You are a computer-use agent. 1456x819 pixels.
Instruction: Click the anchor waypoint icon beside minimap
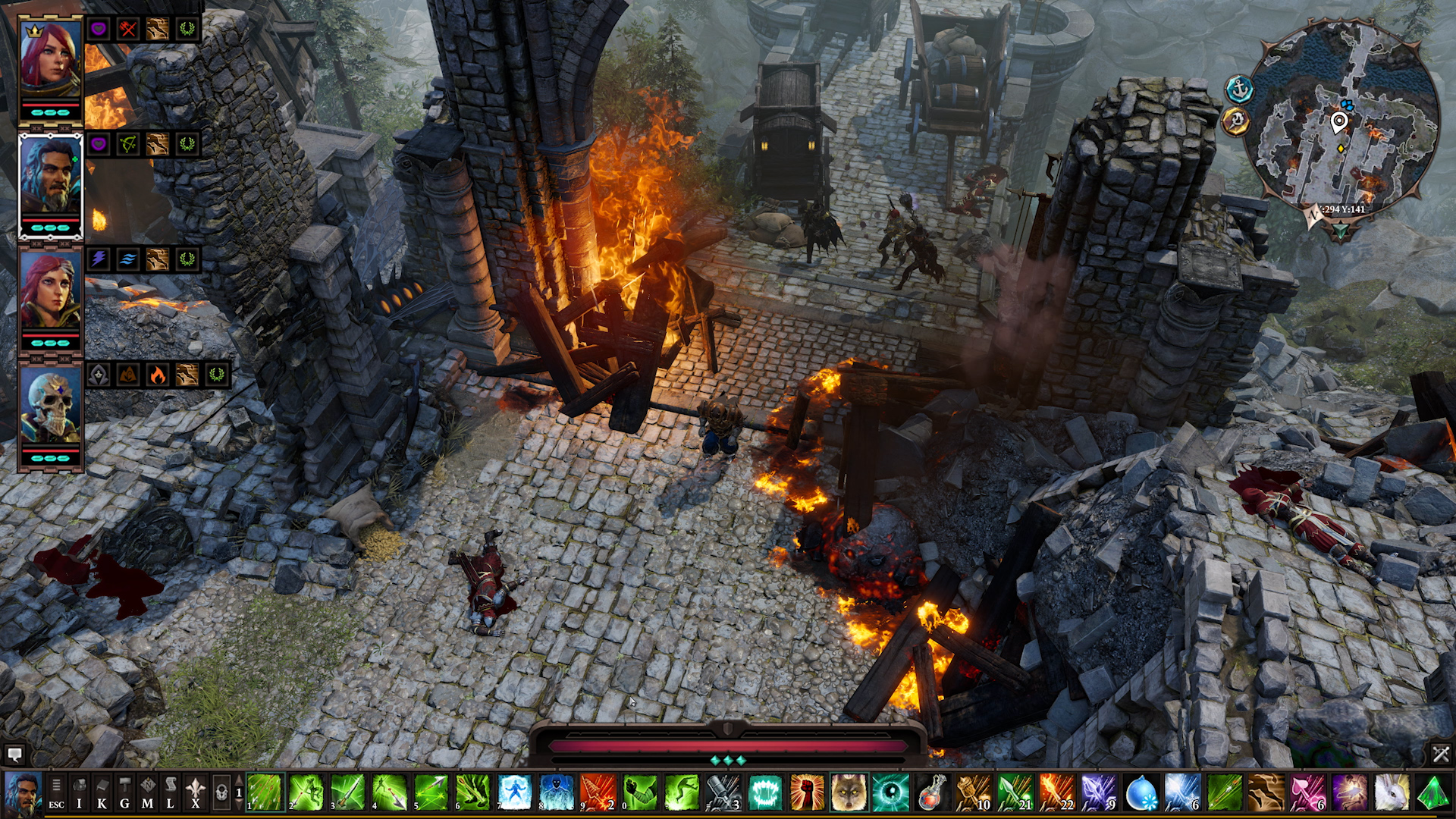coord(1239,89)
